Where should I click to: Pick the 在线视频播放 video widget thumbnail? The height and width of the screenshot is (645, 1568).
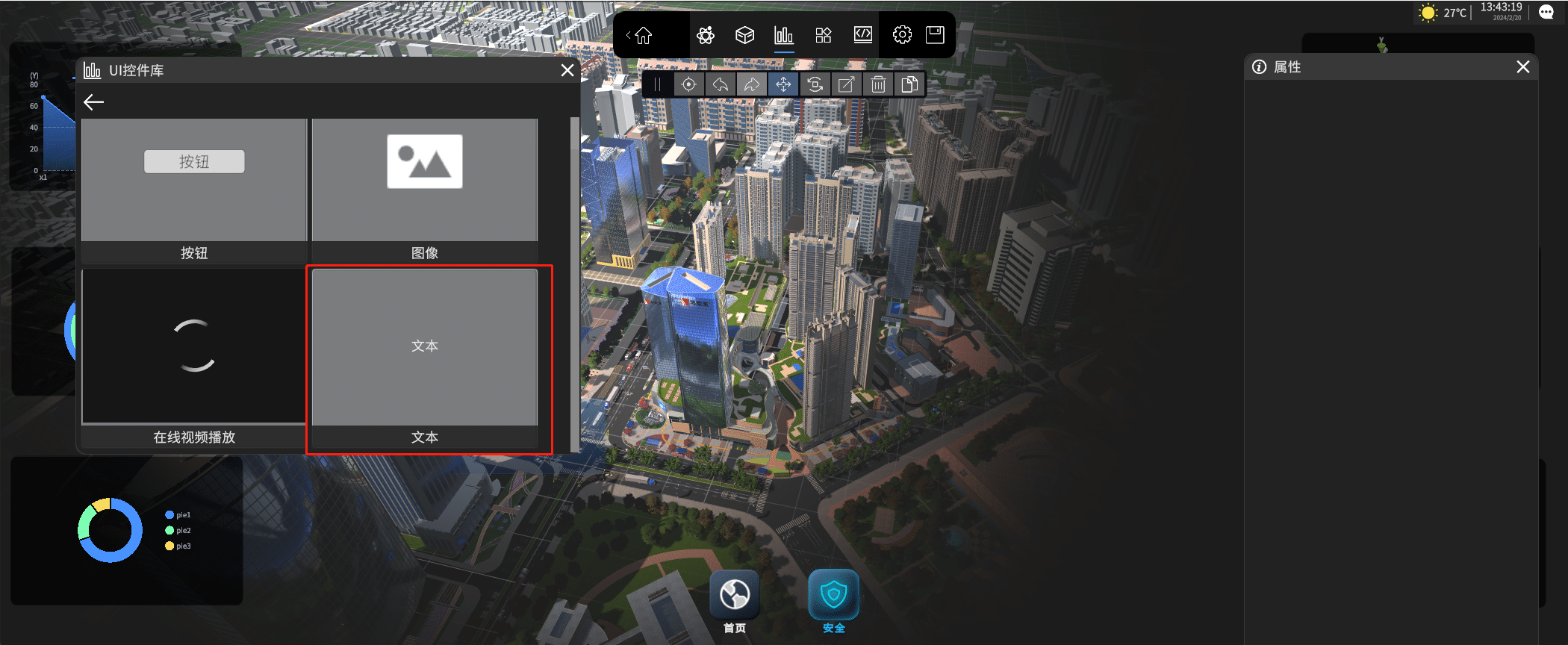pos(194,346)
